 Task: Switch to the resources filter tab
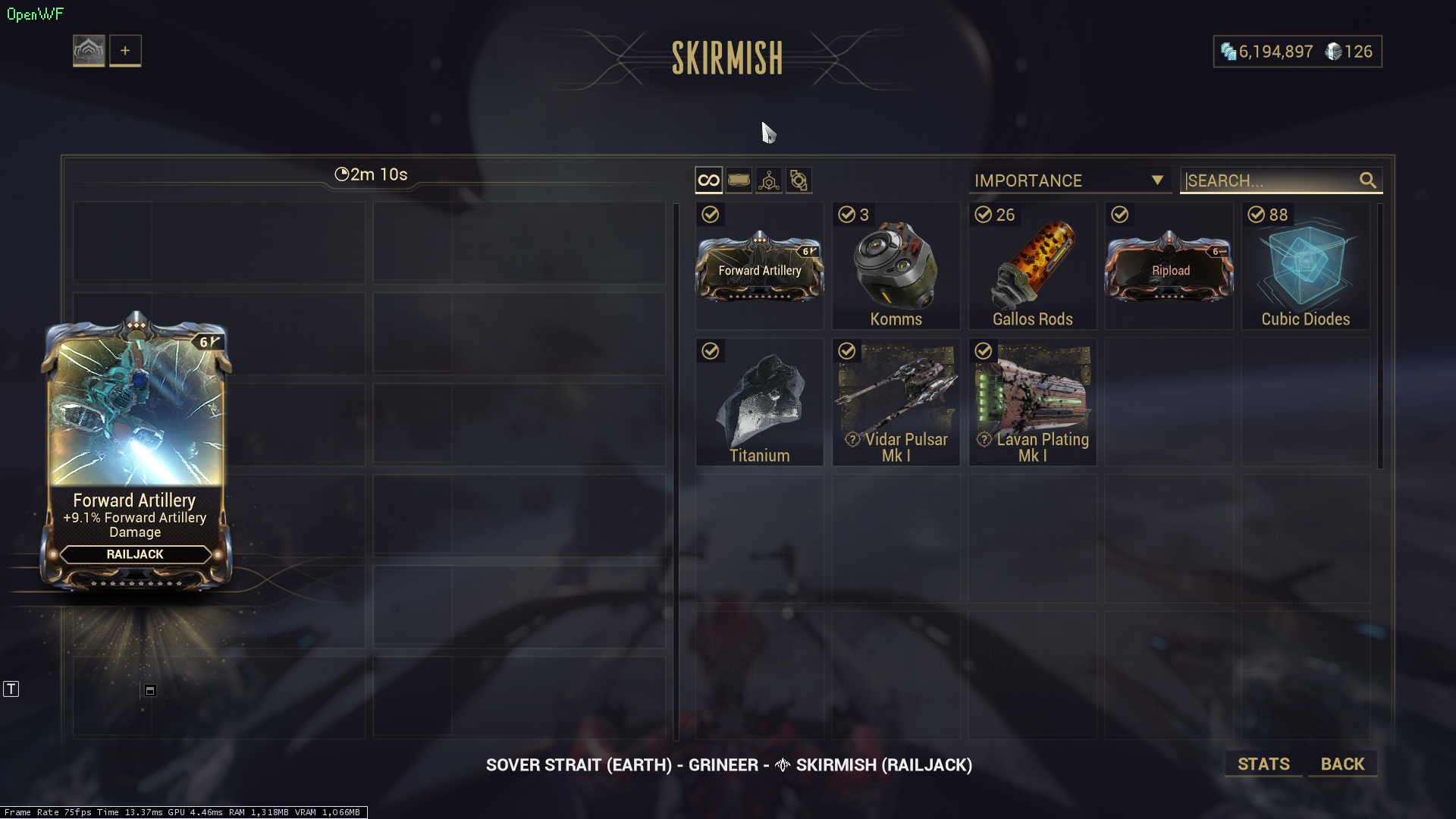(769, 180)
